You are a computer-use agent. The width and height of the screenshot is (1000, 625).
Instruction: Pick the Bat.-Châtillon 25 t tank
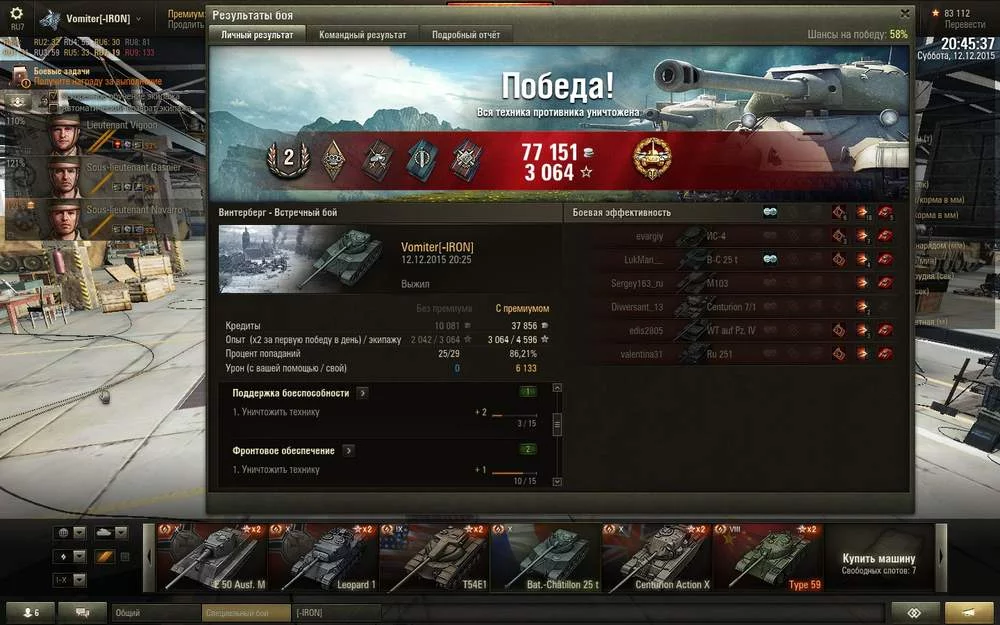(544, 557)
